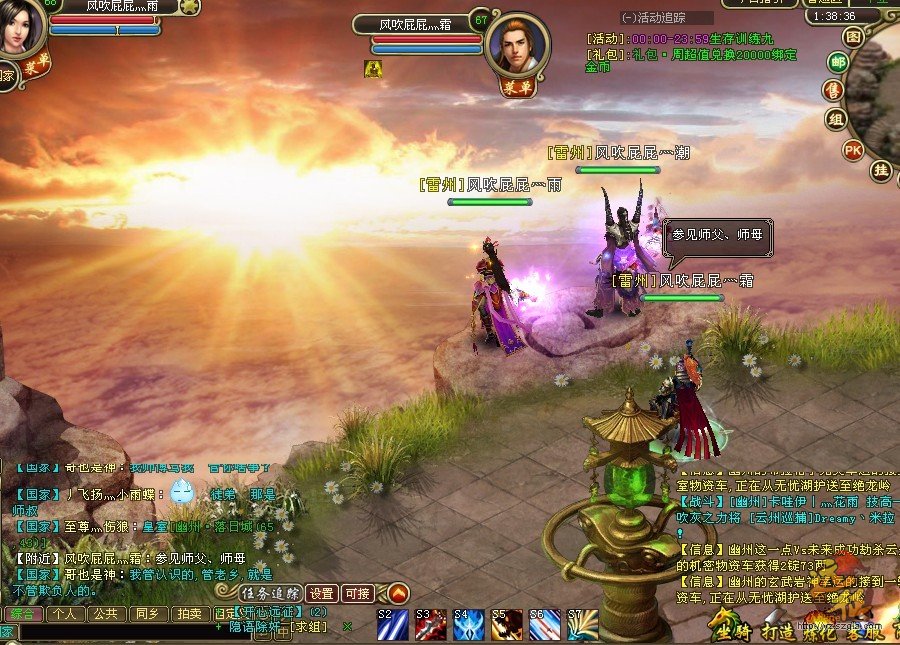Switch to the 拍卖 auction chat tab
Viewport: 900px width, 645px height.
point(187,613)
